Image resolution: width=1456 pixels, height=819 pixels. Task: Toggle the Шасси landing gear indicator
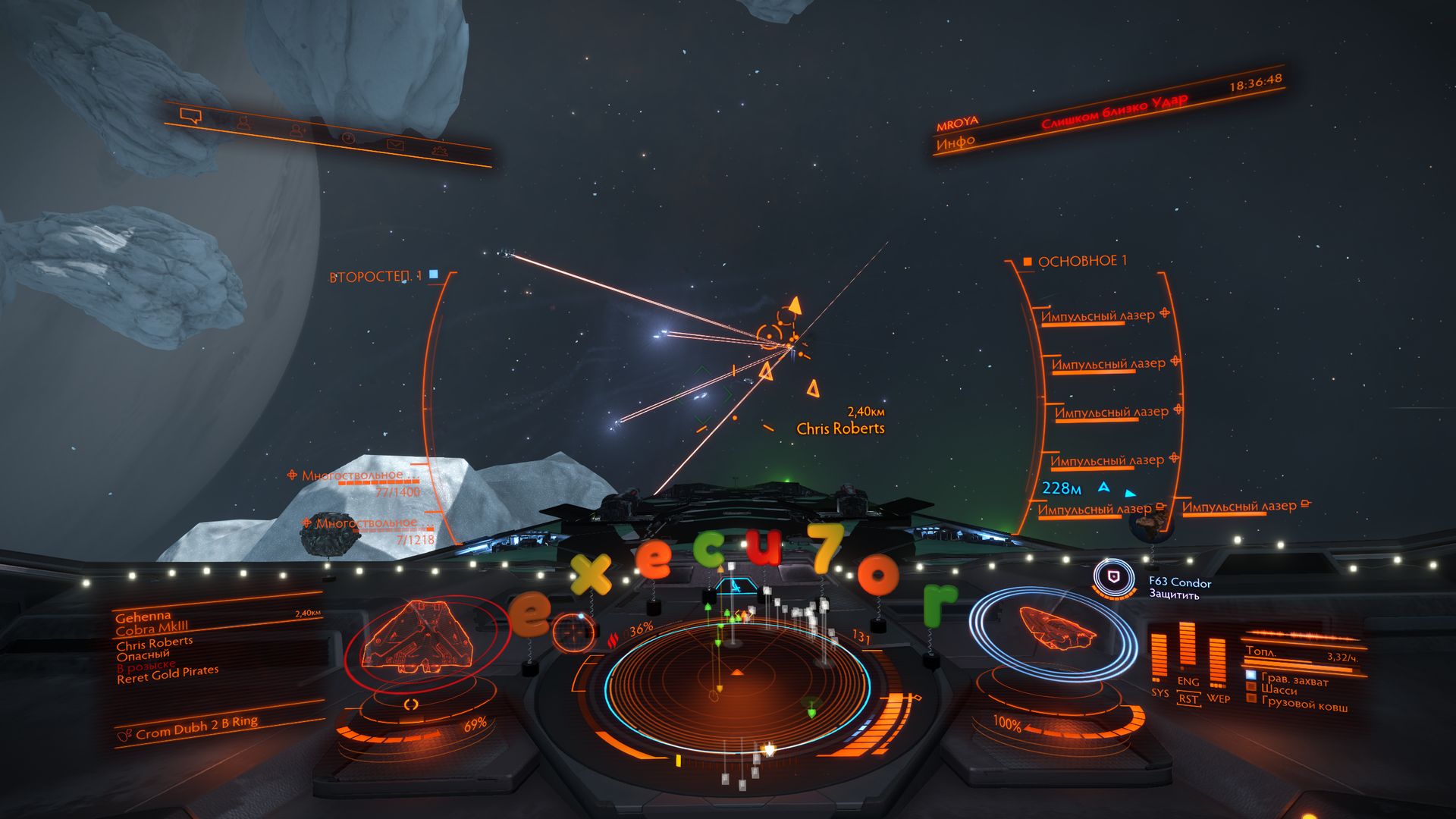point(1279,691)
